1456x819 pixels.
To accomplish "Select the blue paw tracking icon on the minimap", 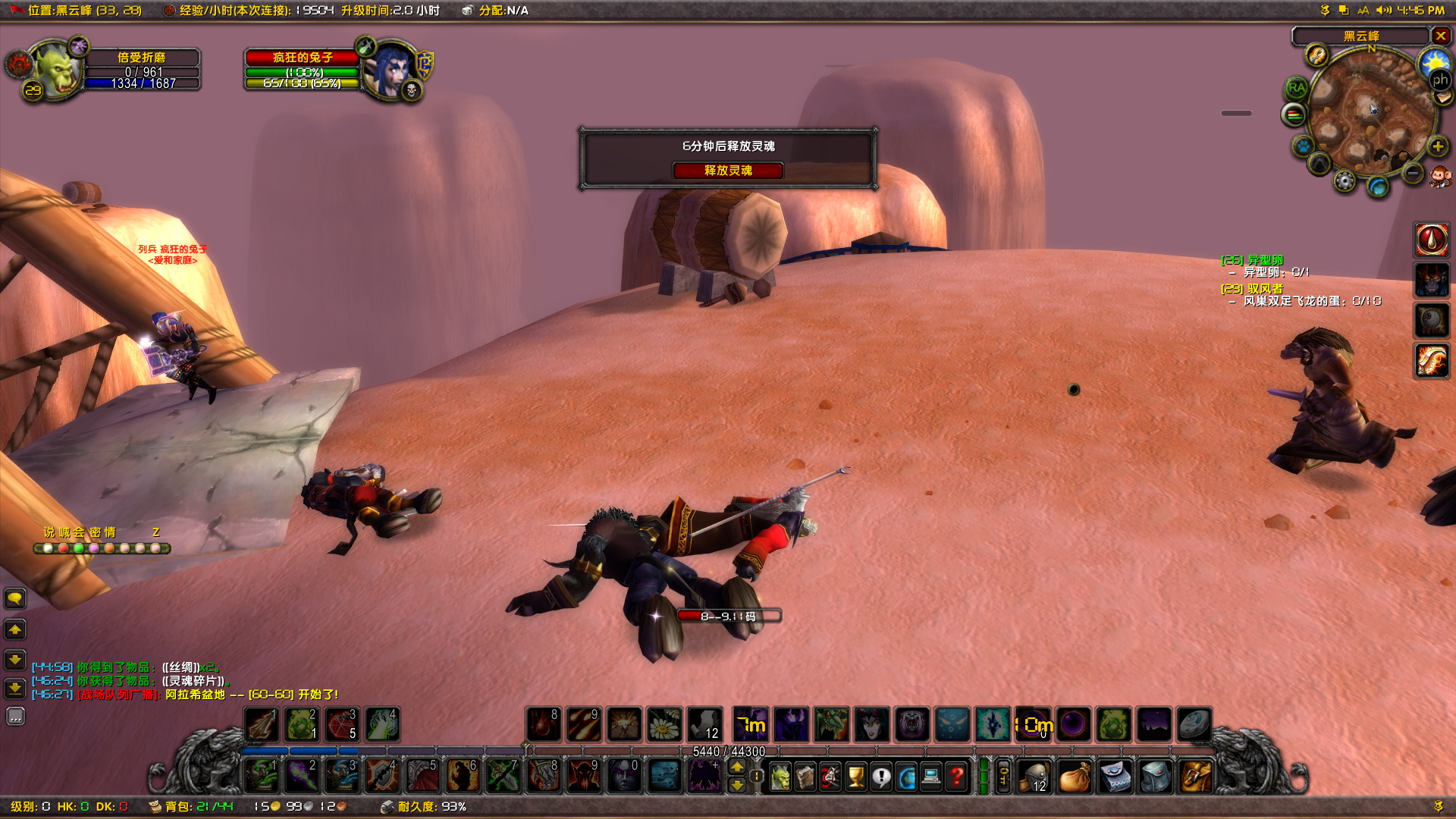I will point(1302,146).
